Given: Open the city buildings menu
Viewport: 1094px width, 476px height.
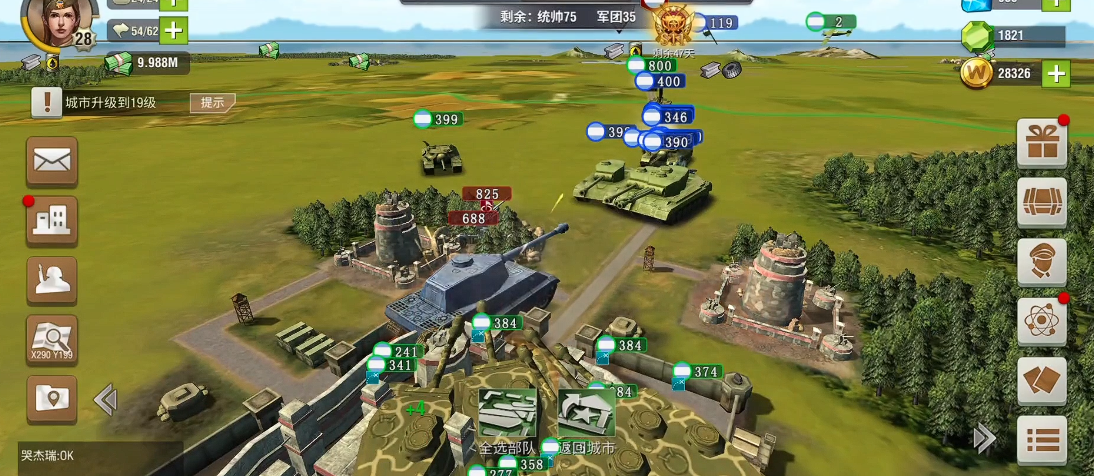Looking at the screenshot, I should (52, 220).
